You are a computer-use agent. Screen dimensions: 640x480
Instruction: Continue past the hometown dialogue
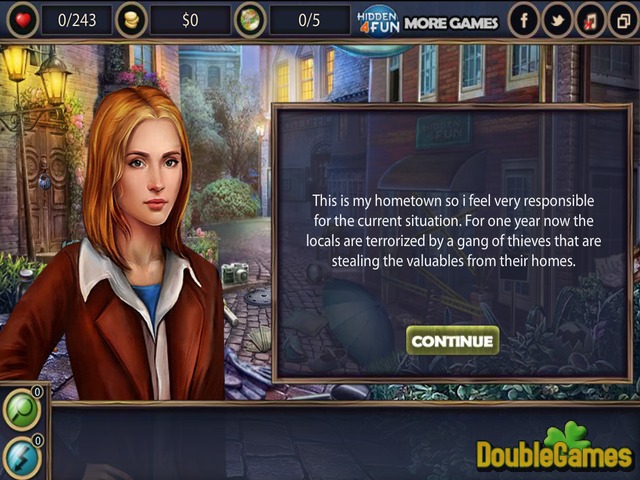click(x=453, y=340)
